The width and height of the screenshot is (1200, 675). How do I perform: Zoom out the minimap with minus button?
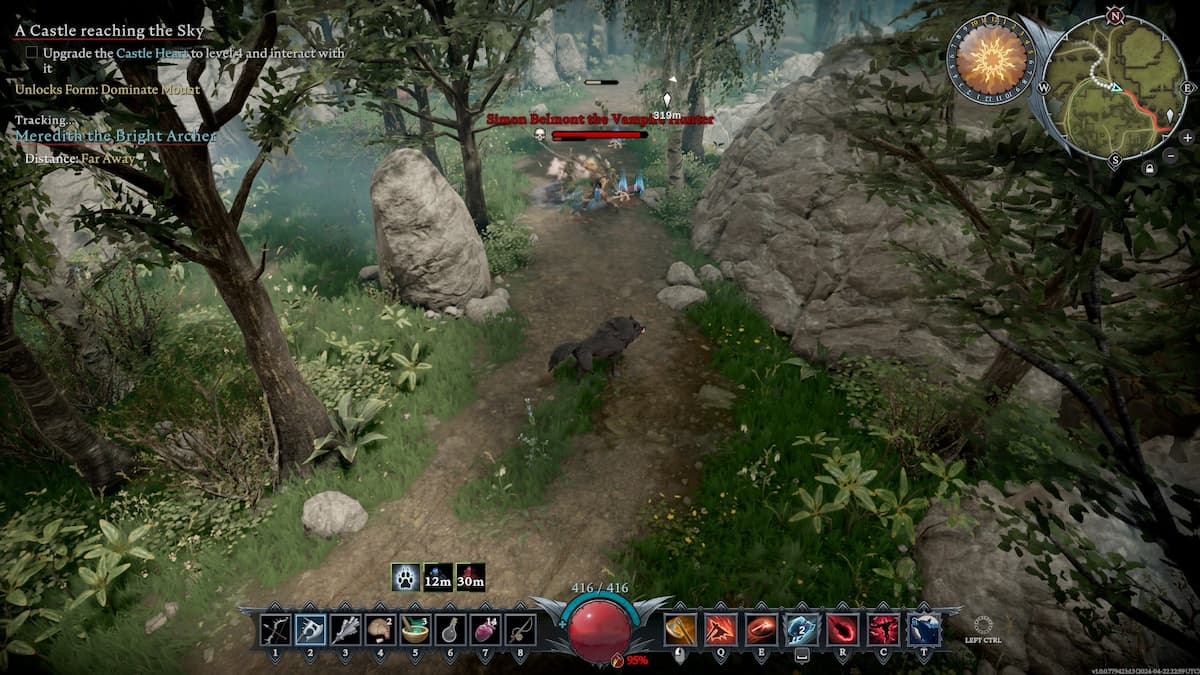[x=1171, y=155]
